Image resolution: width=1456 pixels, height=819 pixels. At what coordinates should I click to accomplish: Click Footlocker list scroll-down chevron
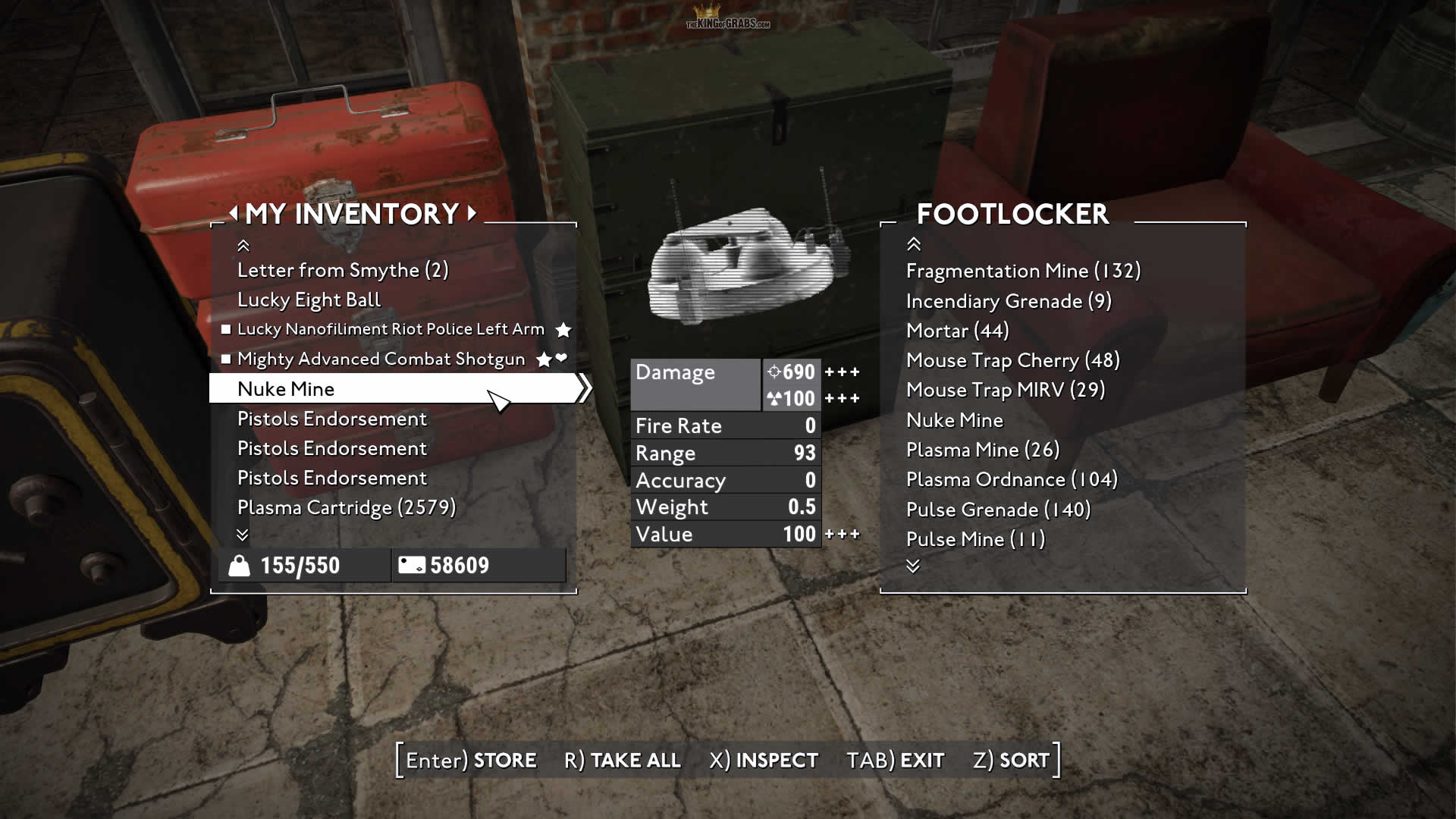pyautogui.click(x=913, y=566)
